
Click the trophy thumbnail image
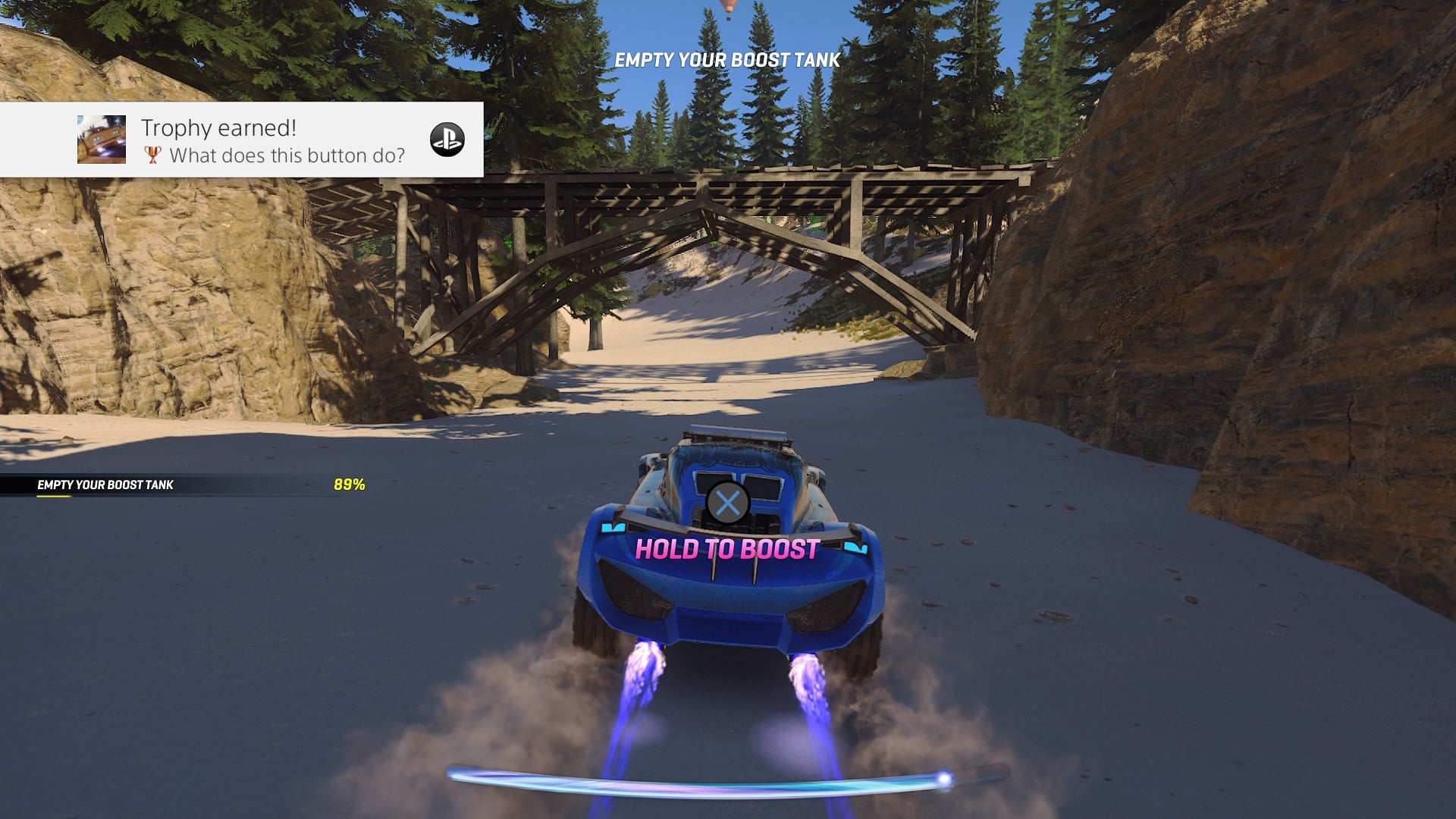pyautogui.click(x=102, y=140)
